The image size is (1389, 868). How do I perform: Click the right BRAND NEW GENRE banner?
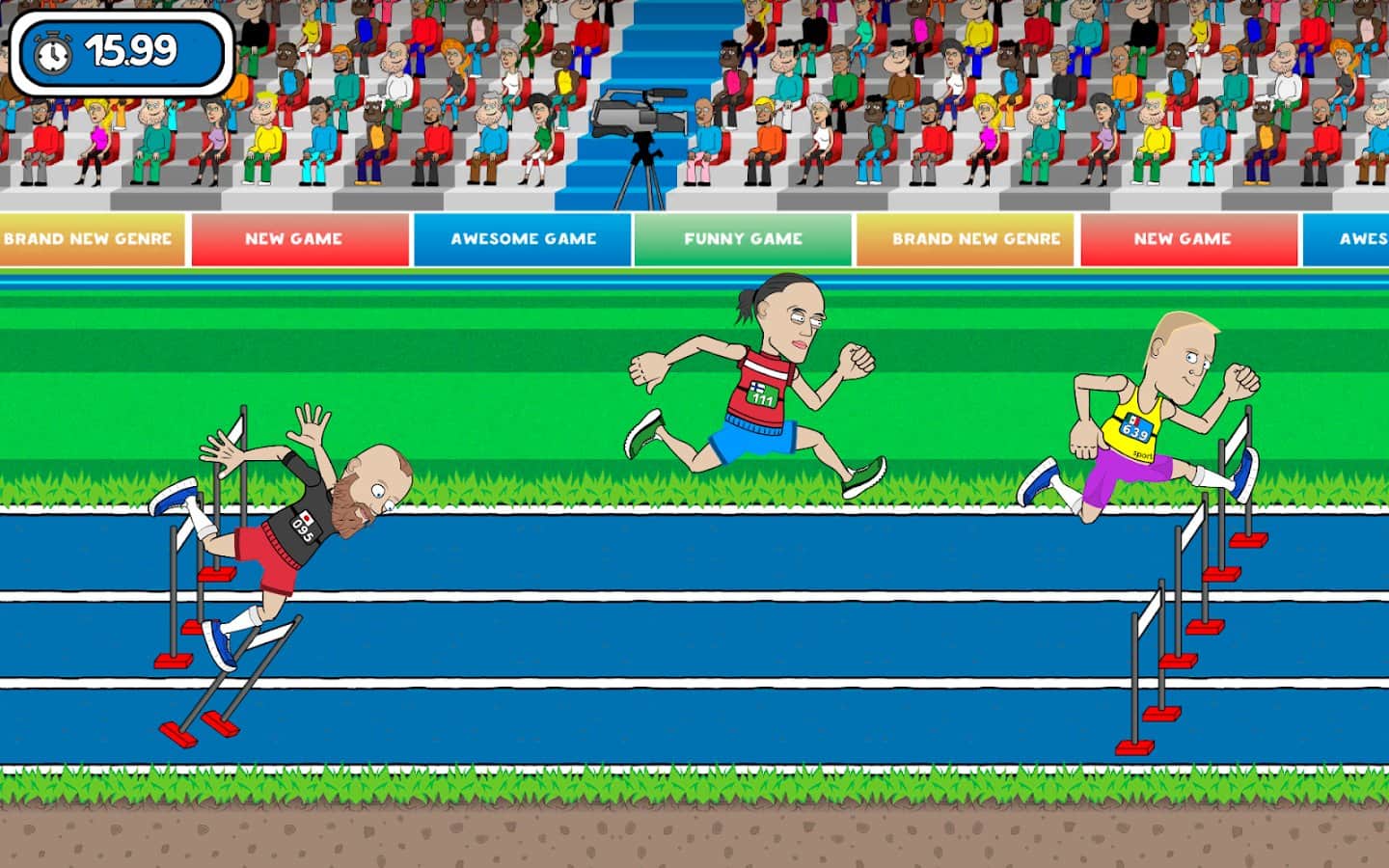pyautogui.click(x=967, y=238)
